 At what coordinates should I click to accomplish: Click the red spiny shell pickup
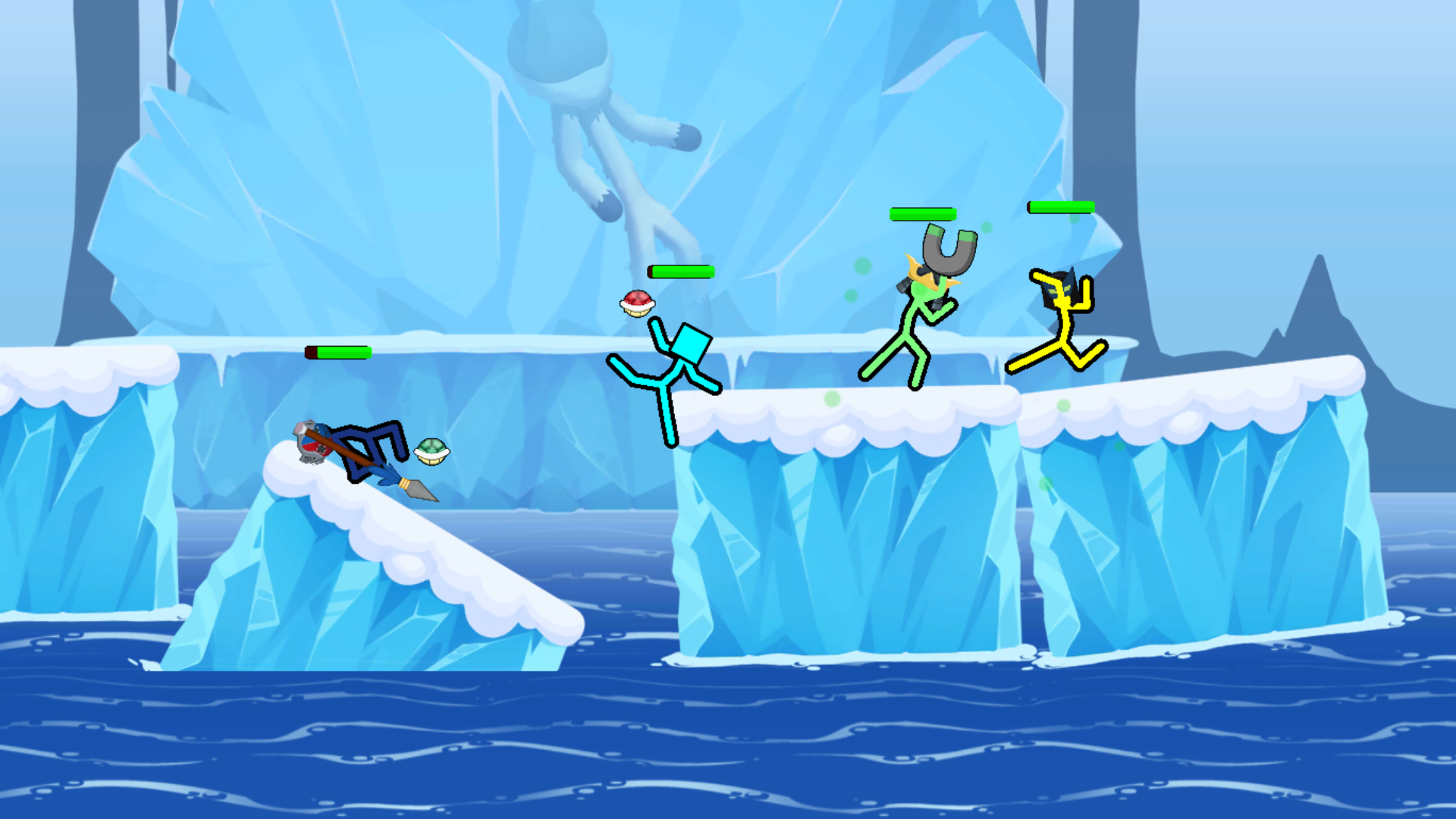637,301
